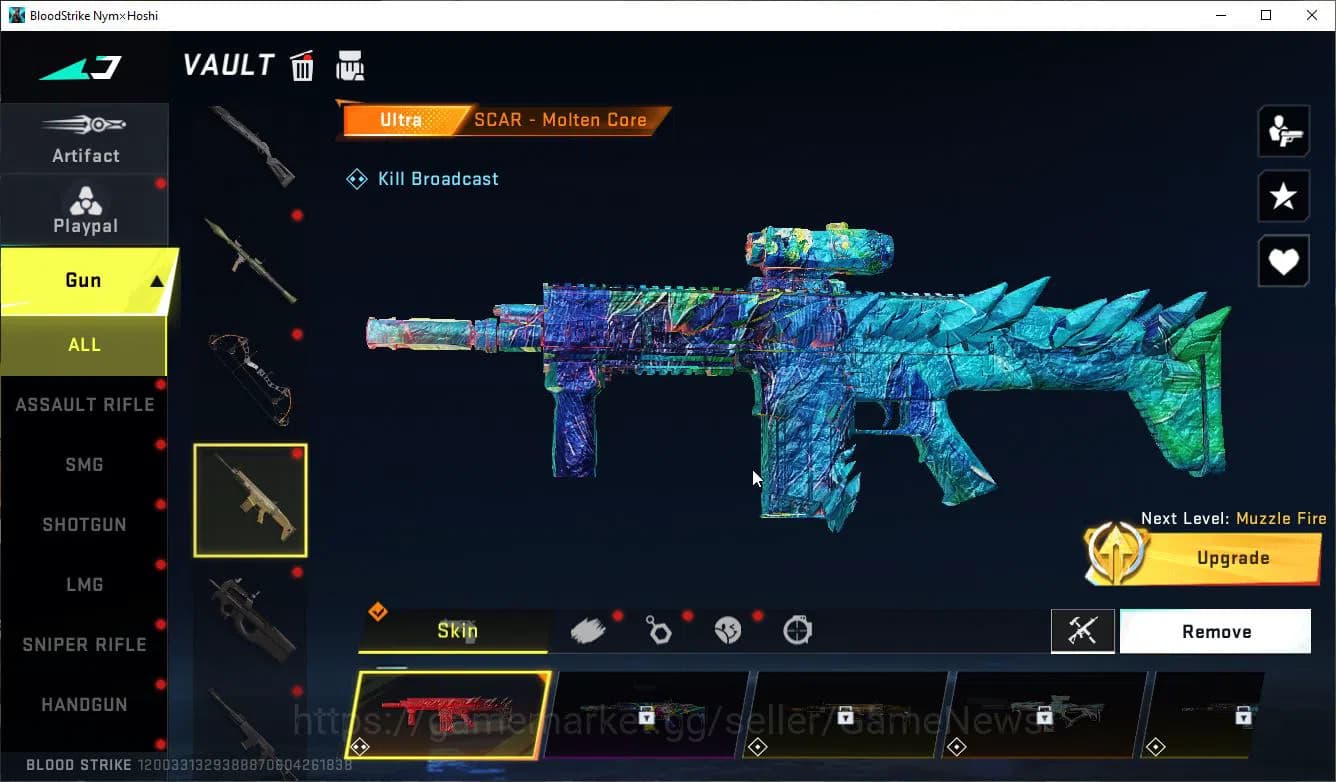Open the weapon charm slot icon

pos(659,630)
